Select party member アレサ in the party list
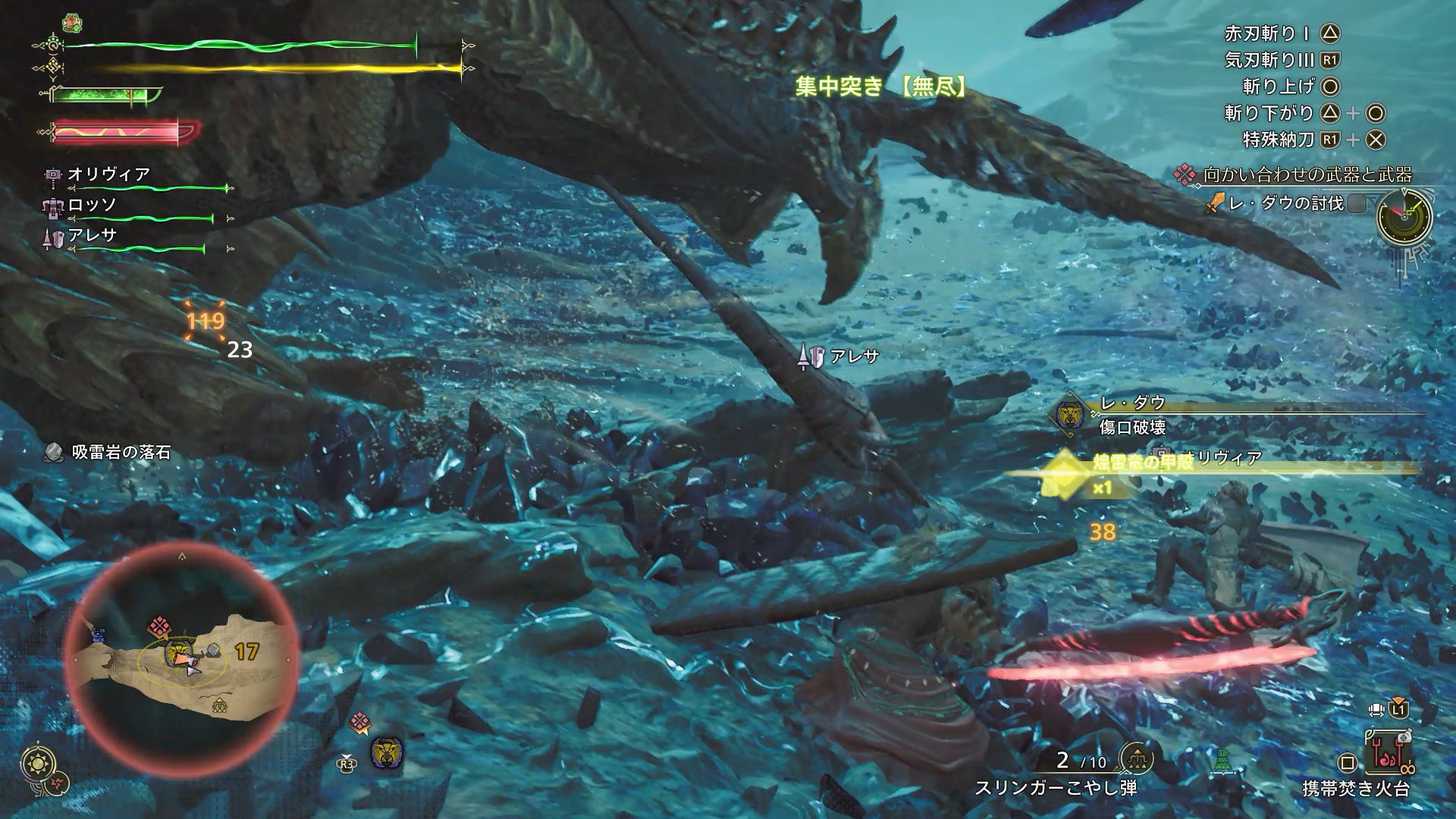 coord(93,236)
